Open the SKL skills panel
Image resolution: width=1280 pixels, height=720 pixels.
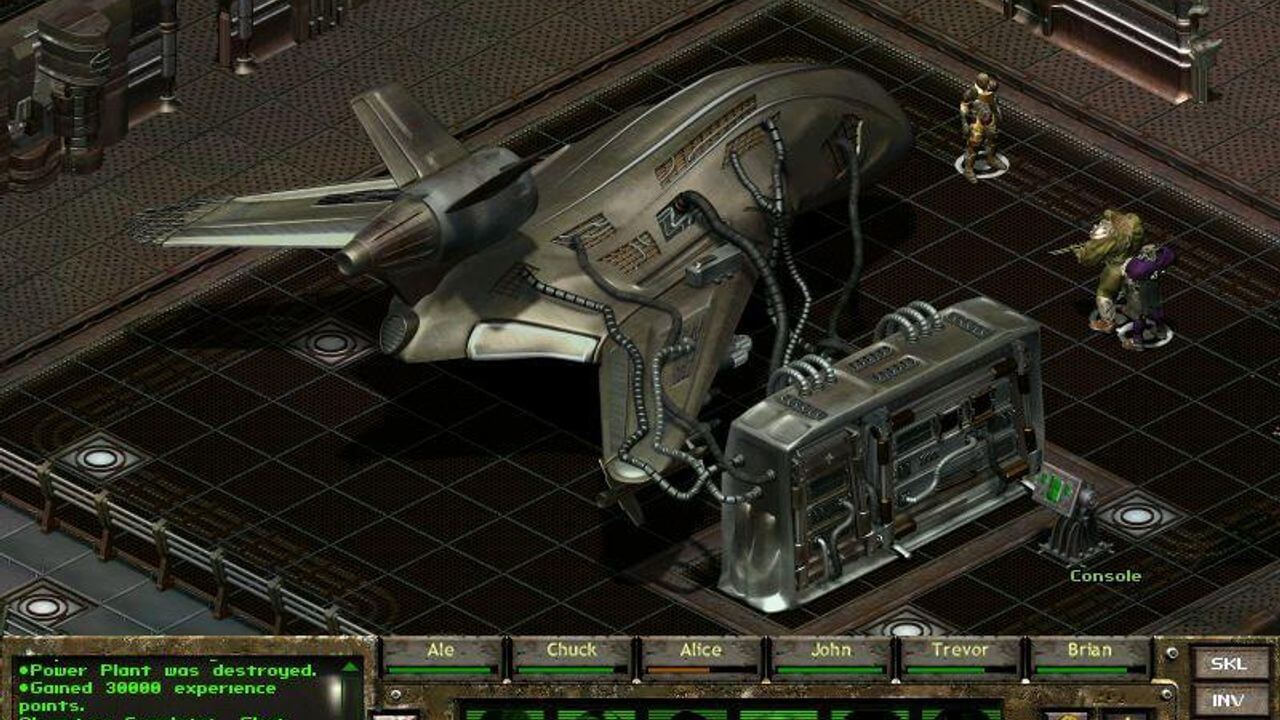[x=1227, y=664]
